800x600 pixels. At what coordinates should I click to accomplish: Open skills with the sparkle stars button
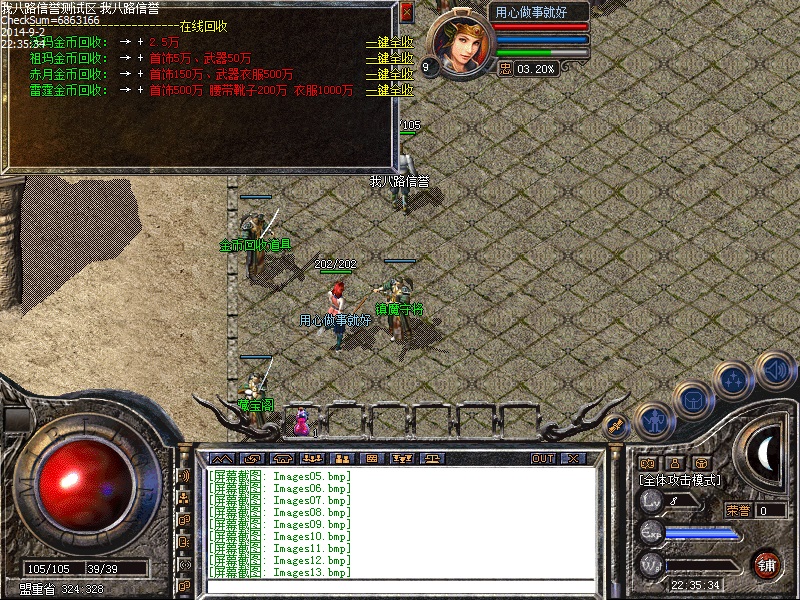[x=735, y=380]
